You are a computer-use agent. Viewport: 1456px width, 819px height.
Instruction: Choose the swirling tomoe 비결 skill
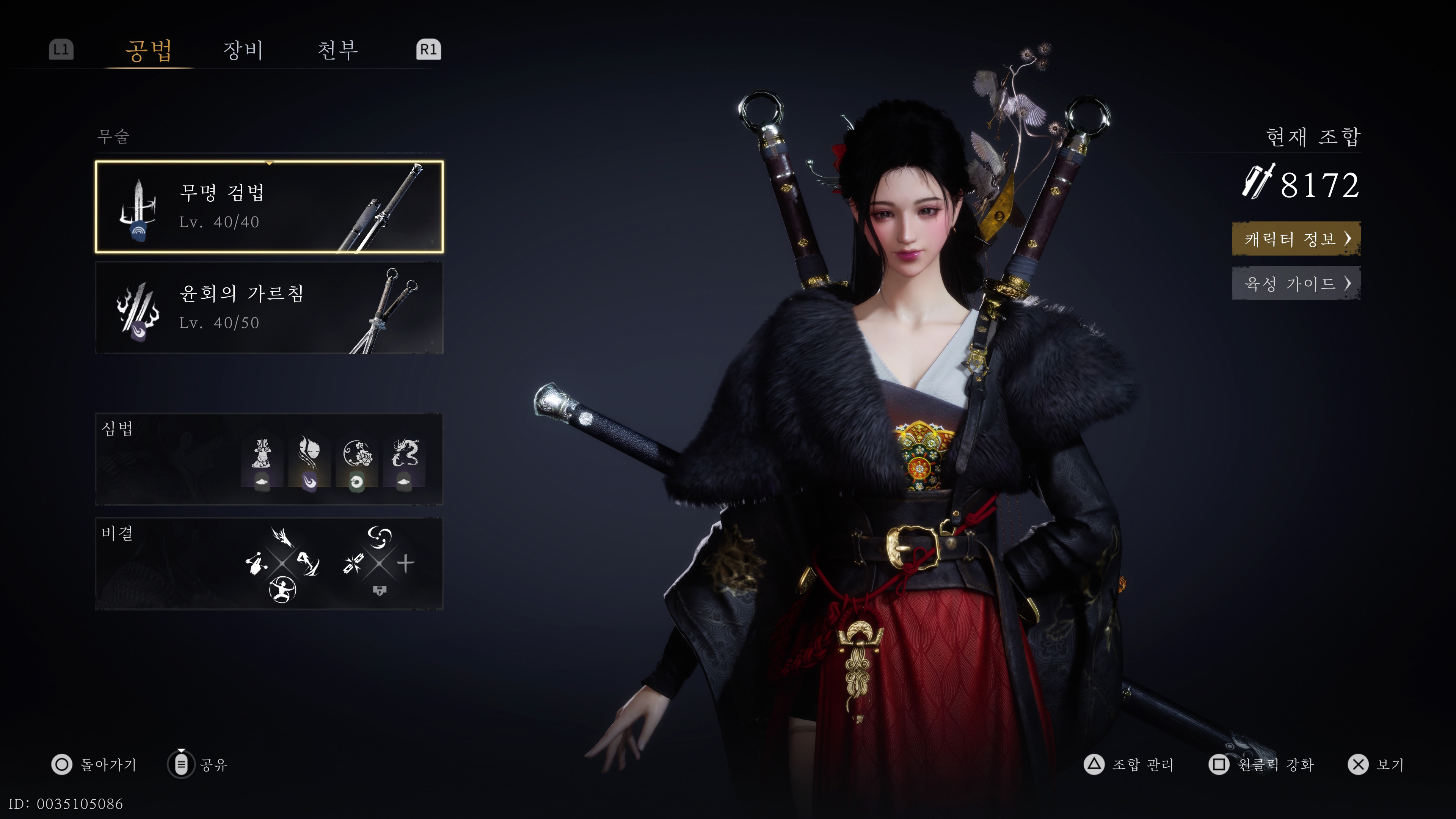click(x=379, y=537)
